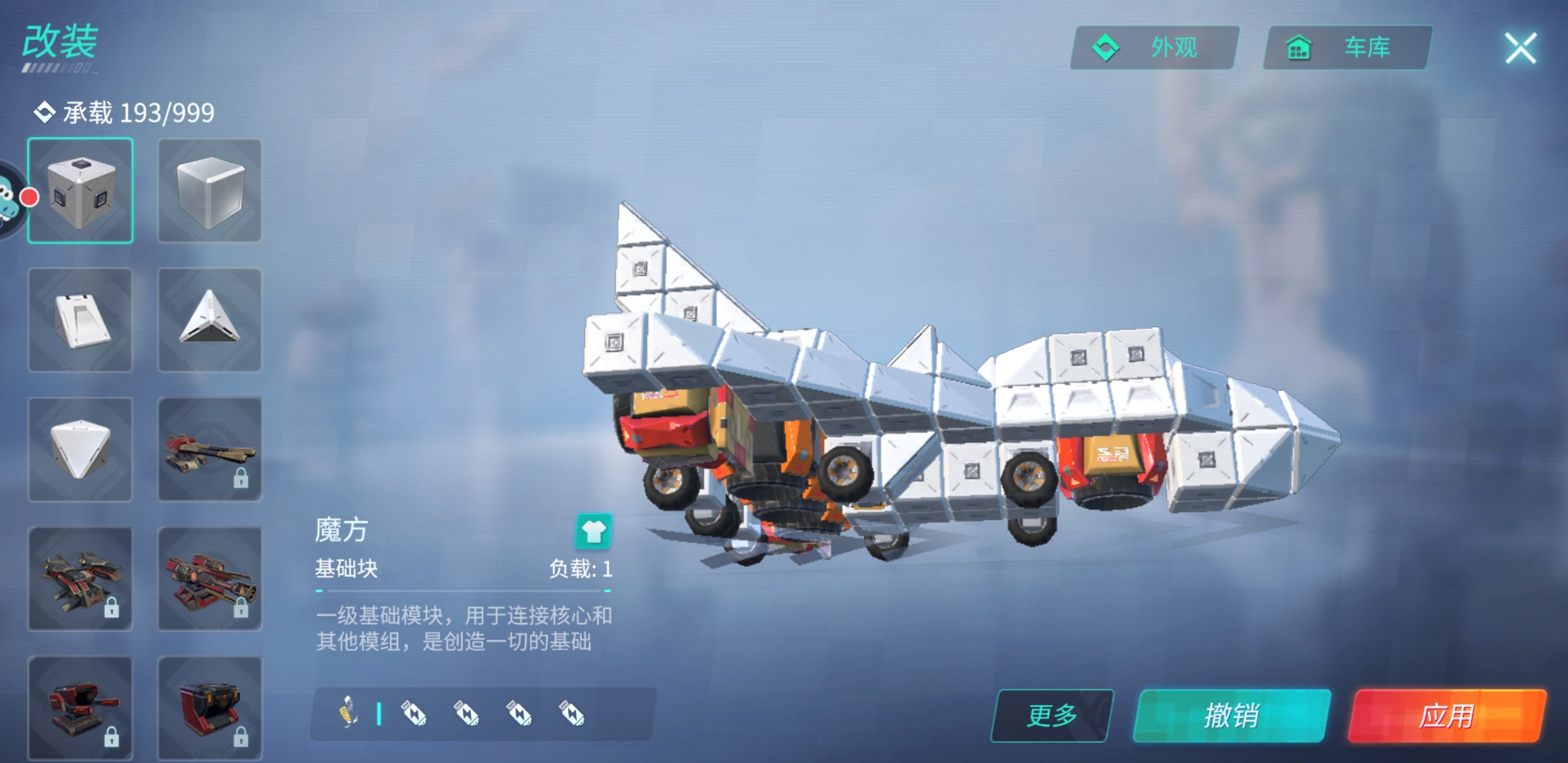Click the locked red turret platform module

80,709
